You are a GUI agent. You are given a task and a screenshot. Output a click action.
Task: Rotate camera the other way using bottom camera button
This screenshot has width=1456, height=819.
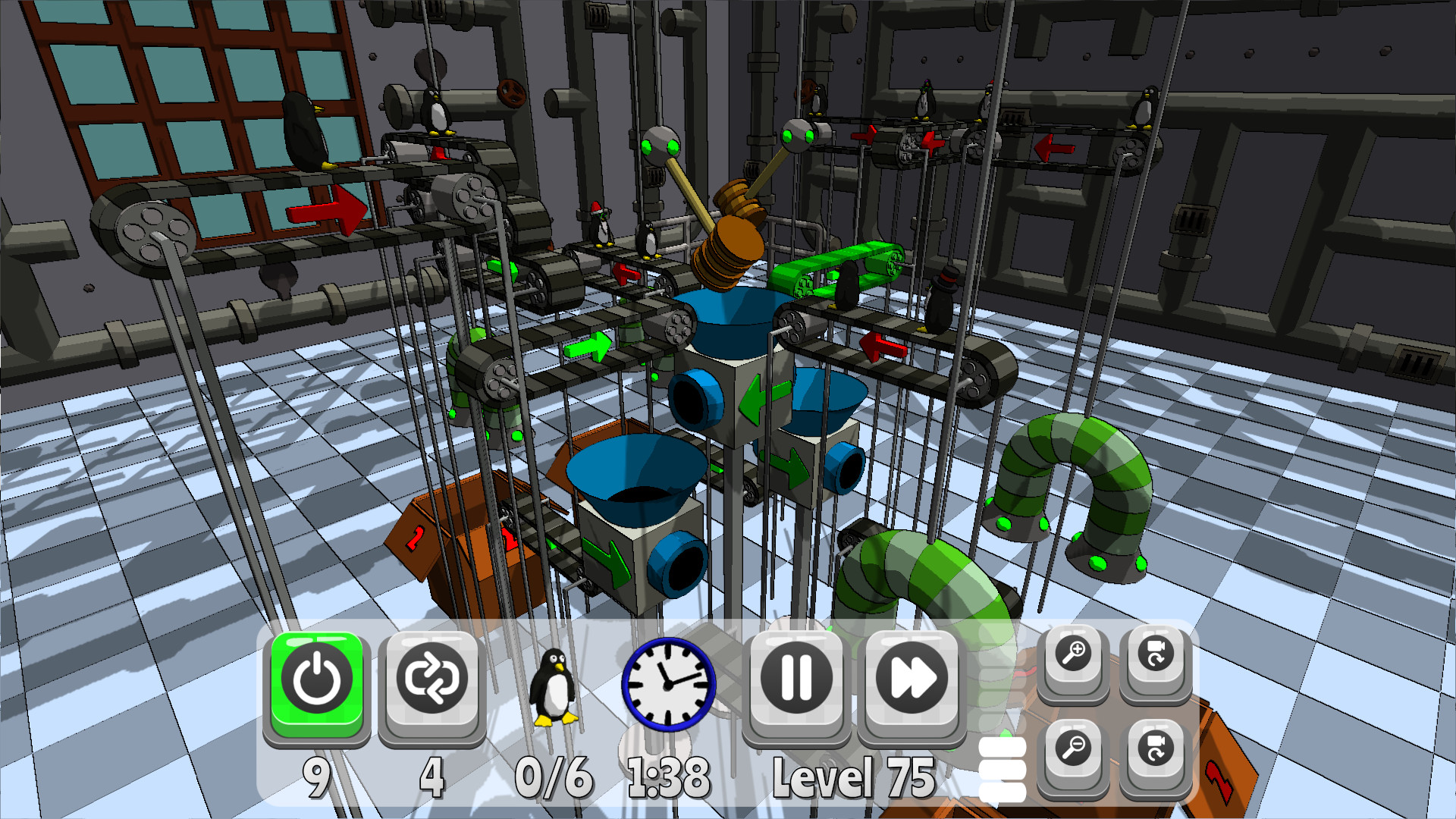point(1154,751)
